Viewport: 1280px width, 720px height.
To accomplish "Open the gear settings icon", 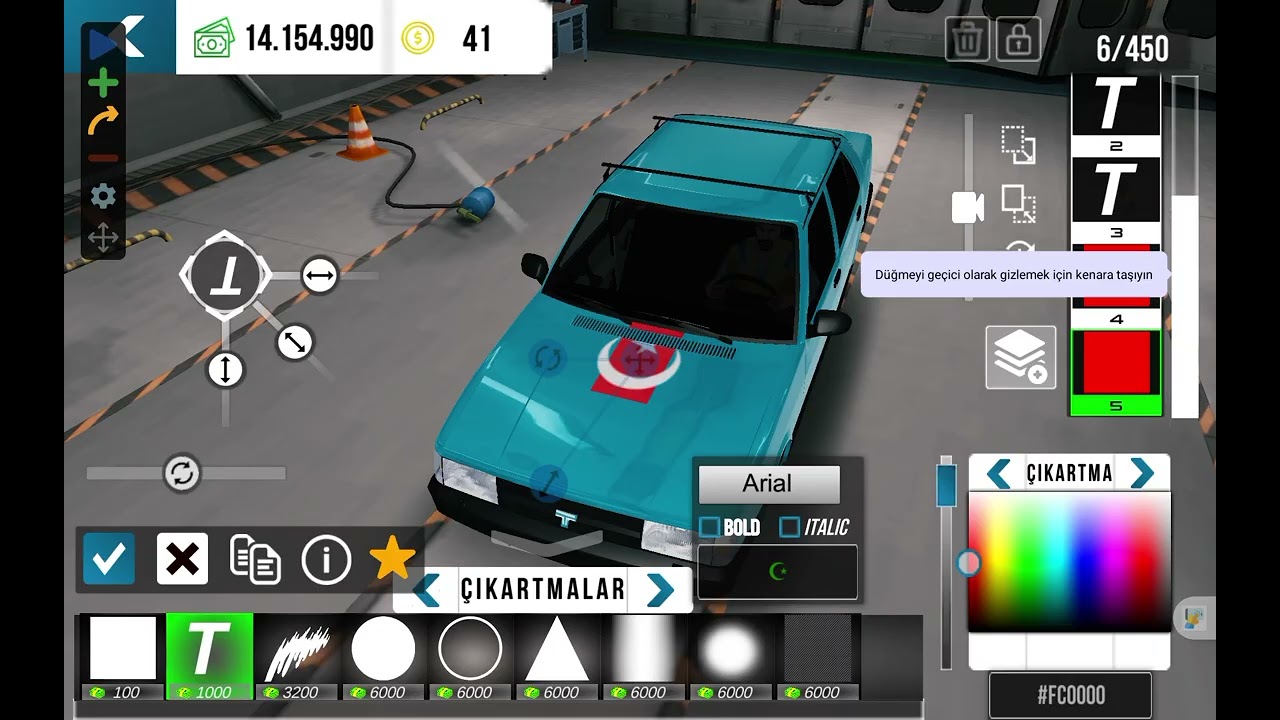I will [x=103, y=196].
